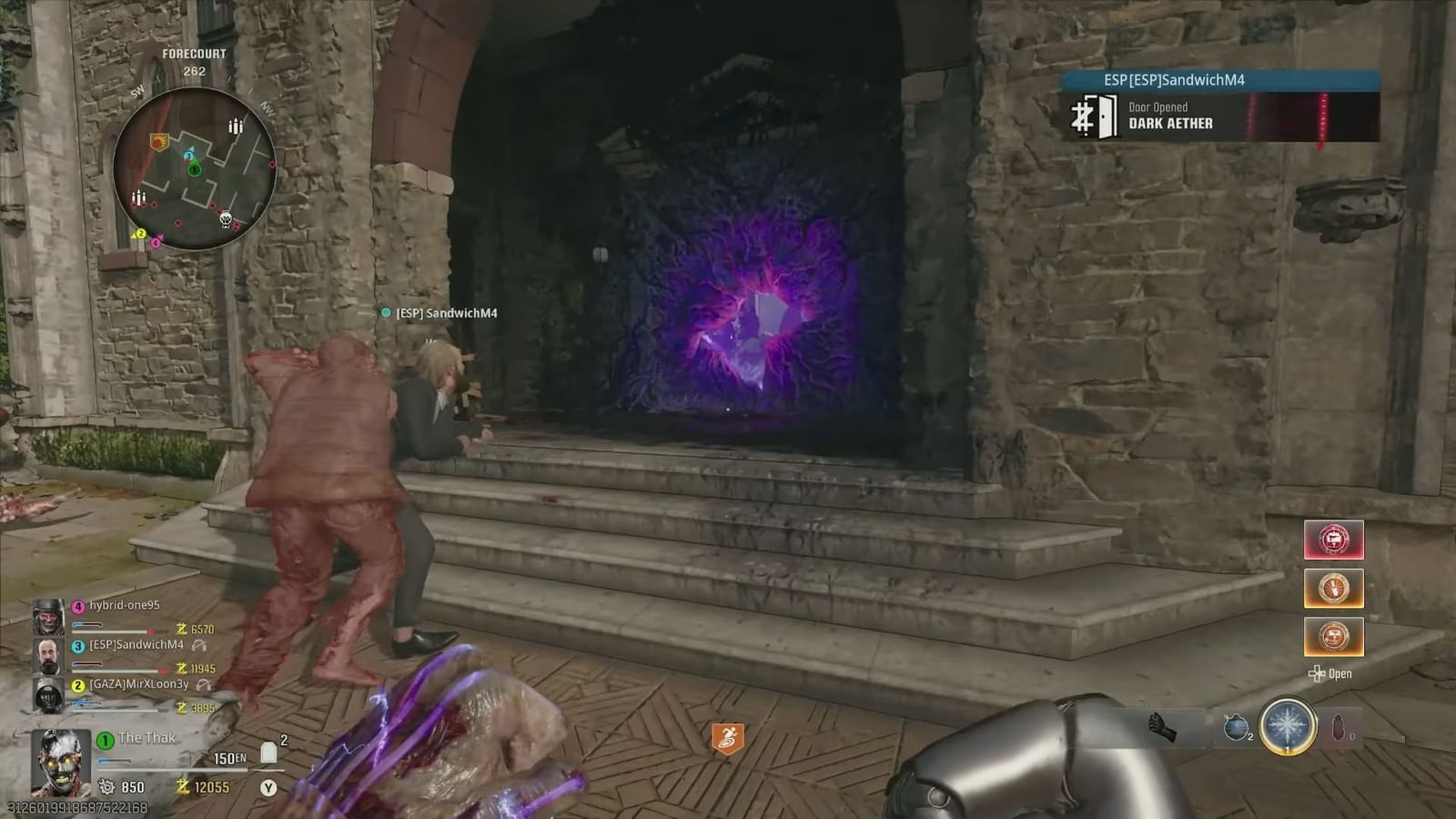Click the orange shield marker on the minimap
This screenshot has height=819, width=1456.
[159, 142]
